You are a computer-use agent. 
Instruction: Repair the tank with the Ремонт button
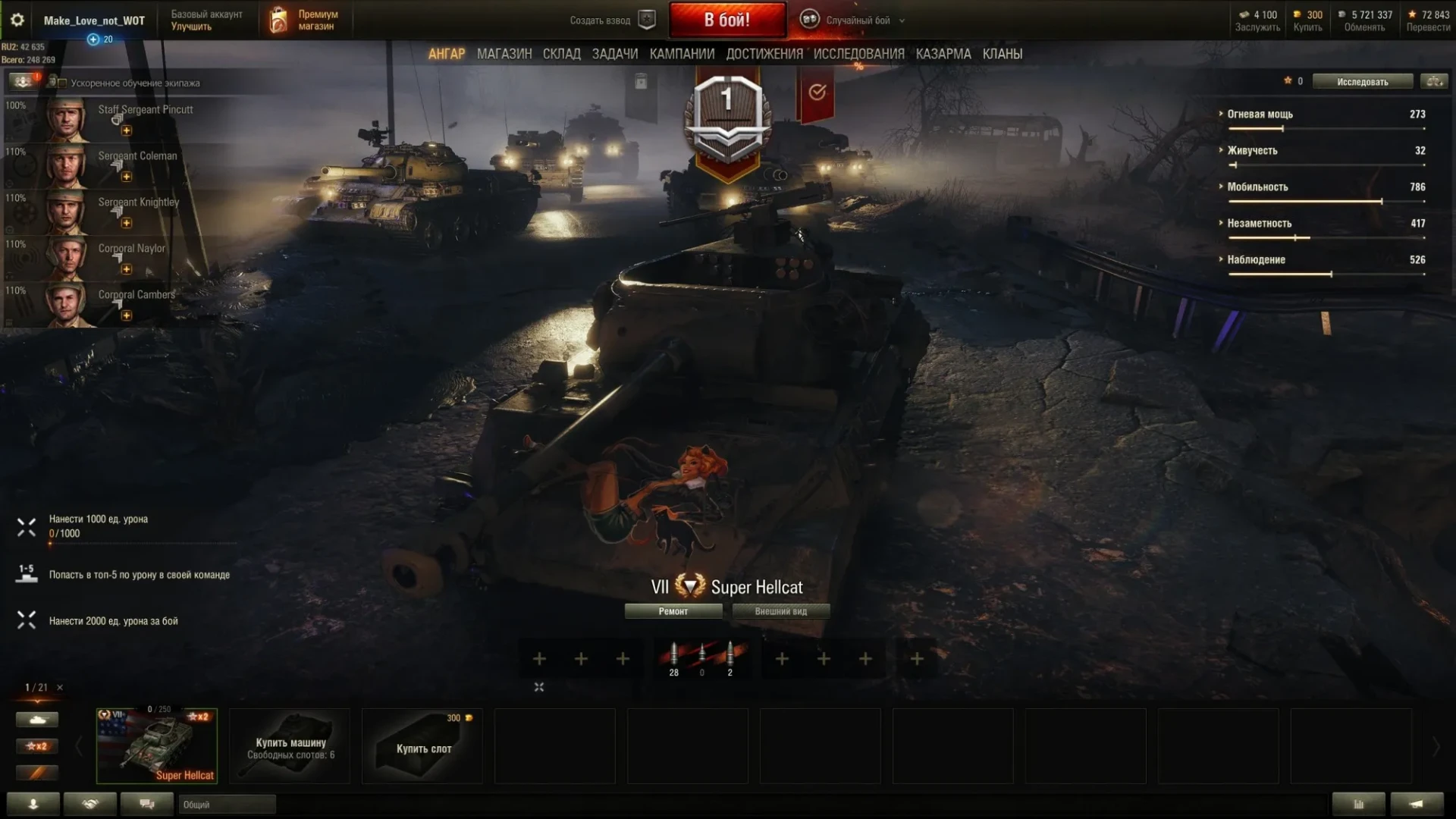[673, 611]
